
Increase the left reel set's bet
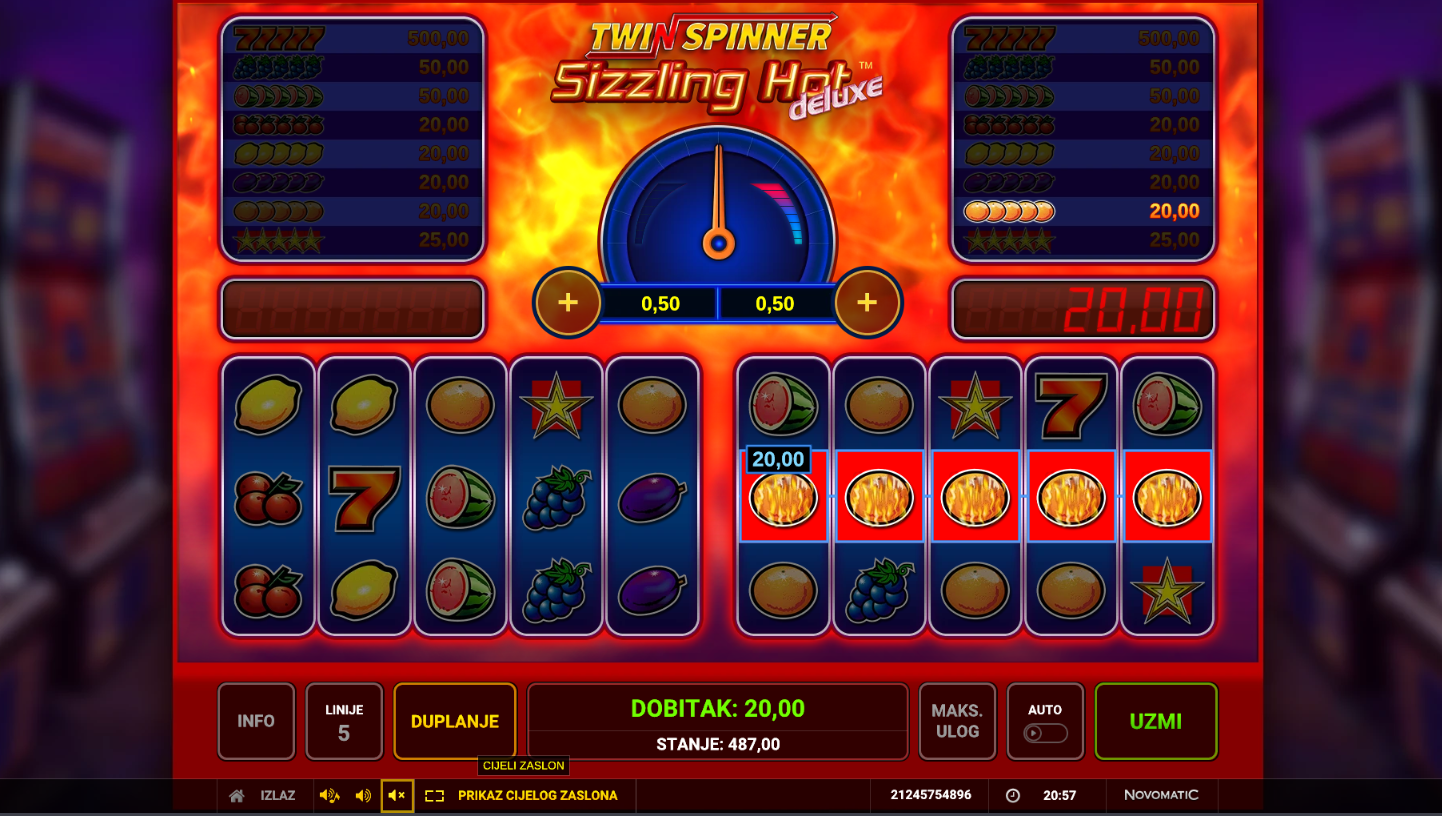click(568, 302)
